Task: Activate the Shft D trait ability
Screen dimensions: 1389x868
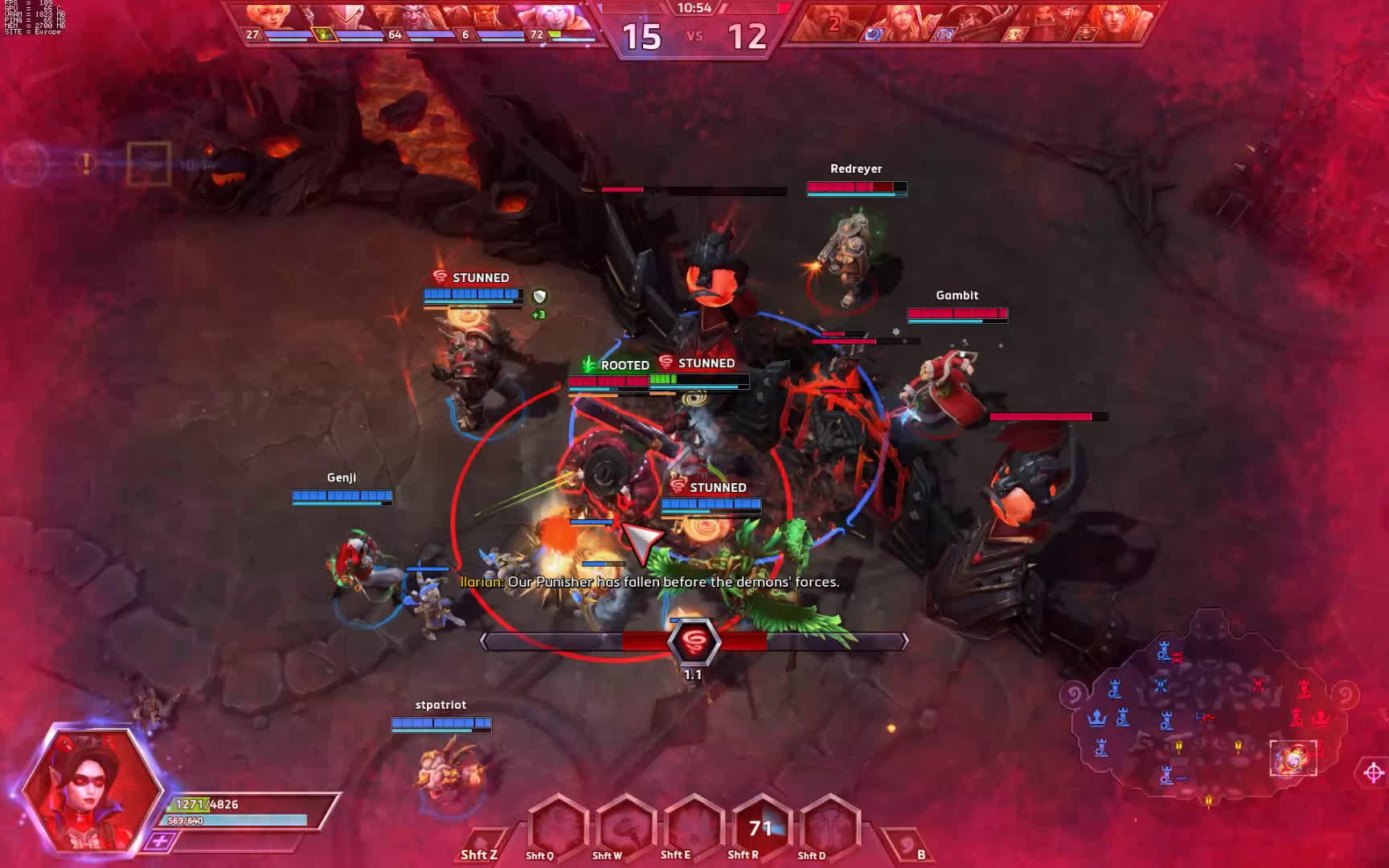Action: (x=829, y=828)
